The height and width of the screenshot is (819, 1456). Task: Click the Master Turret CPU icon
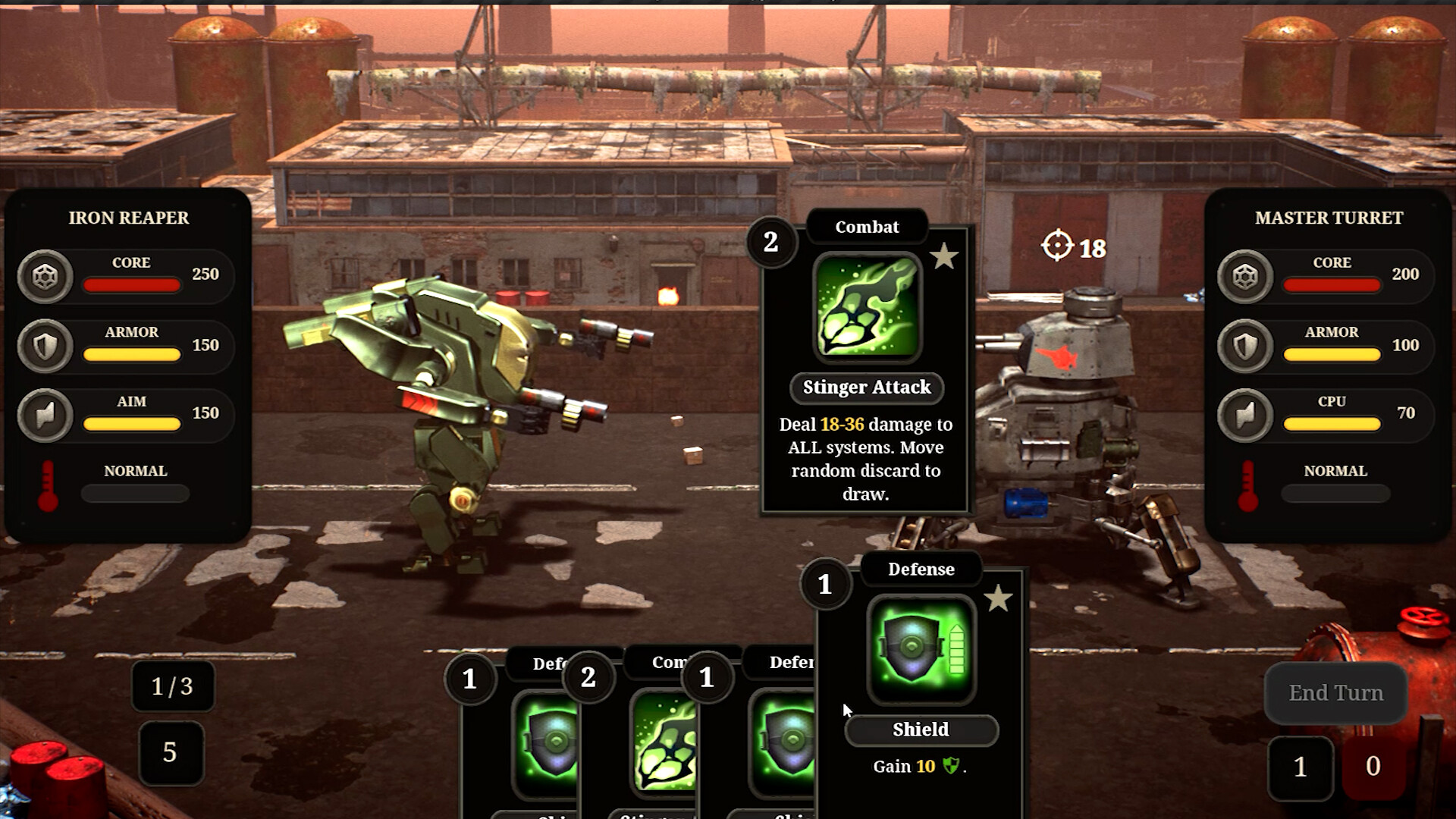click(x=1244, y=415)
